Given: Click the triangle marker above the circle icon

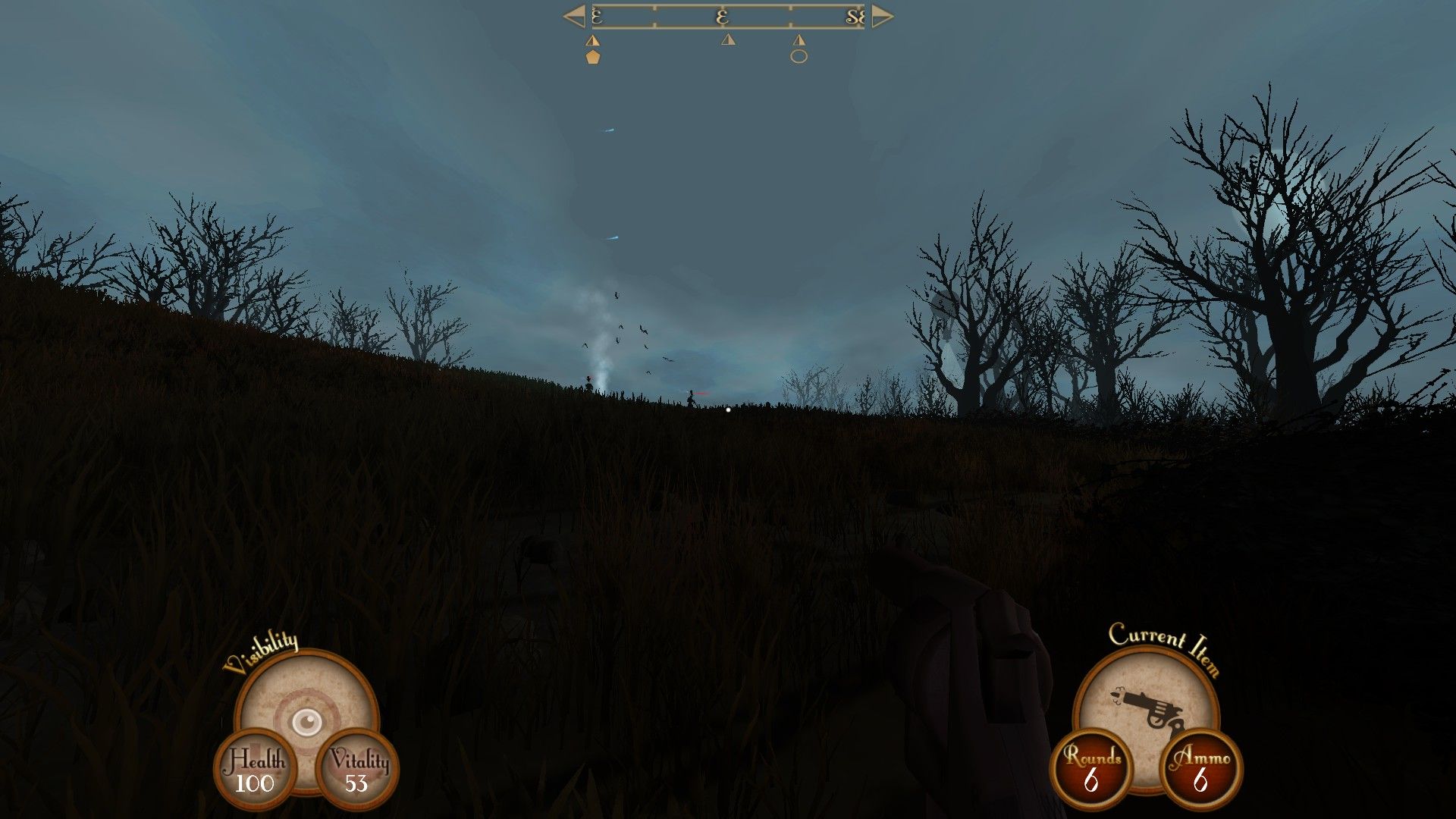Looking at the screenshot, I should click(x=799, y=40).
